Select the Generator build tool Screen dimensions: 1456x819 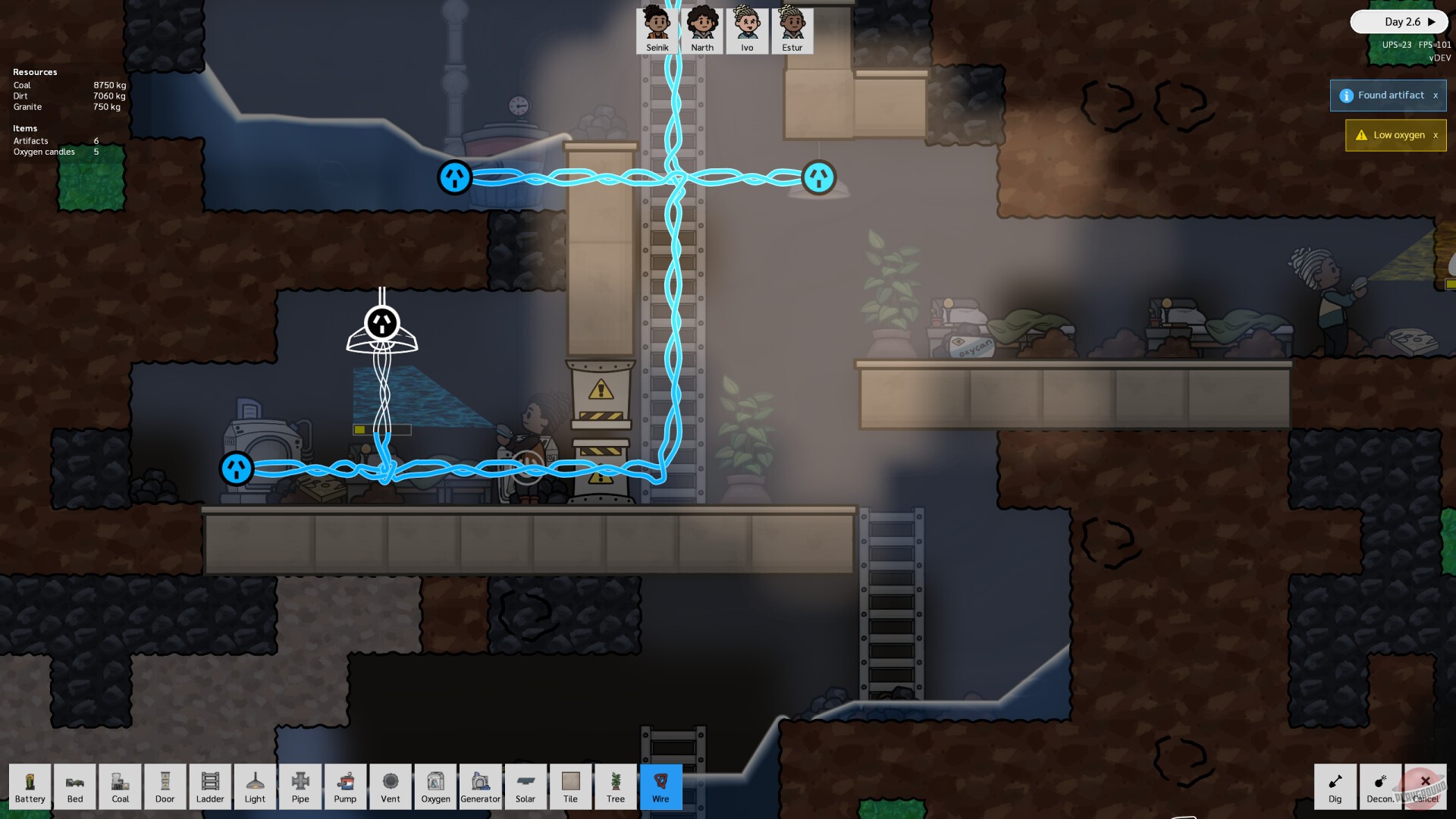[x=479, y=786]
